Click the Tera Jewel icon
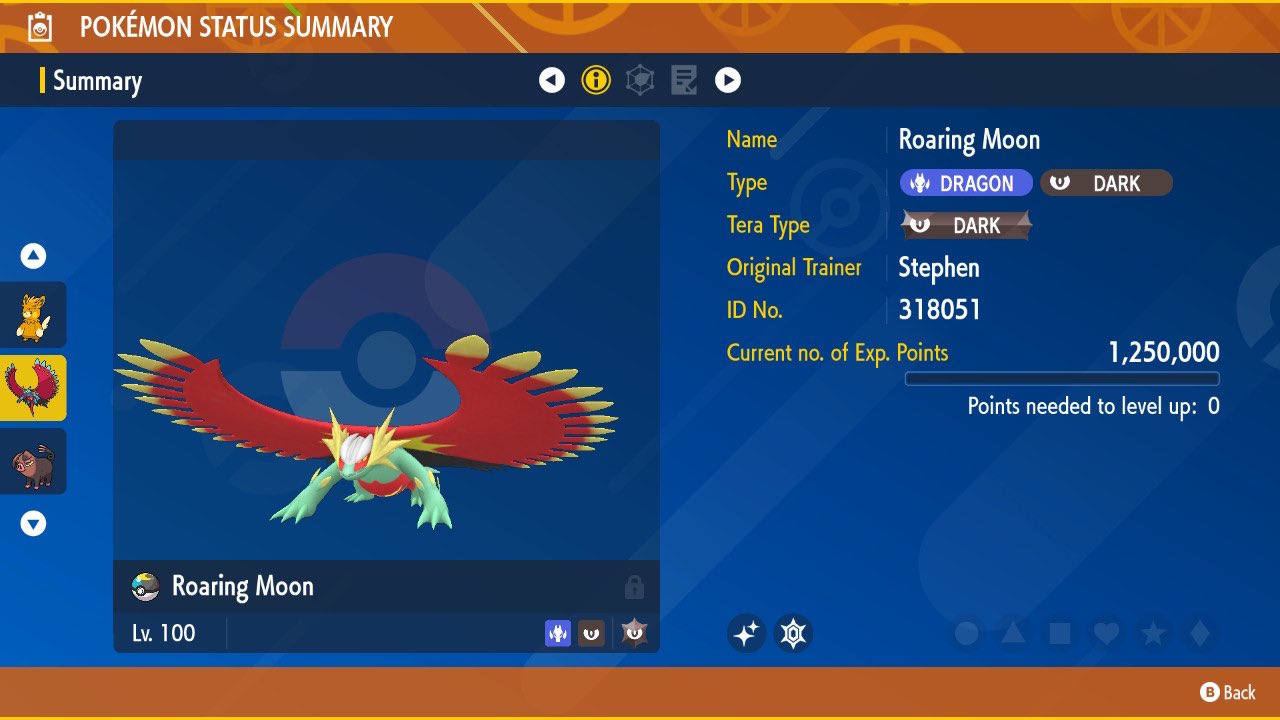This screenshot has height=720, width=1280. [x=793, y=633]
